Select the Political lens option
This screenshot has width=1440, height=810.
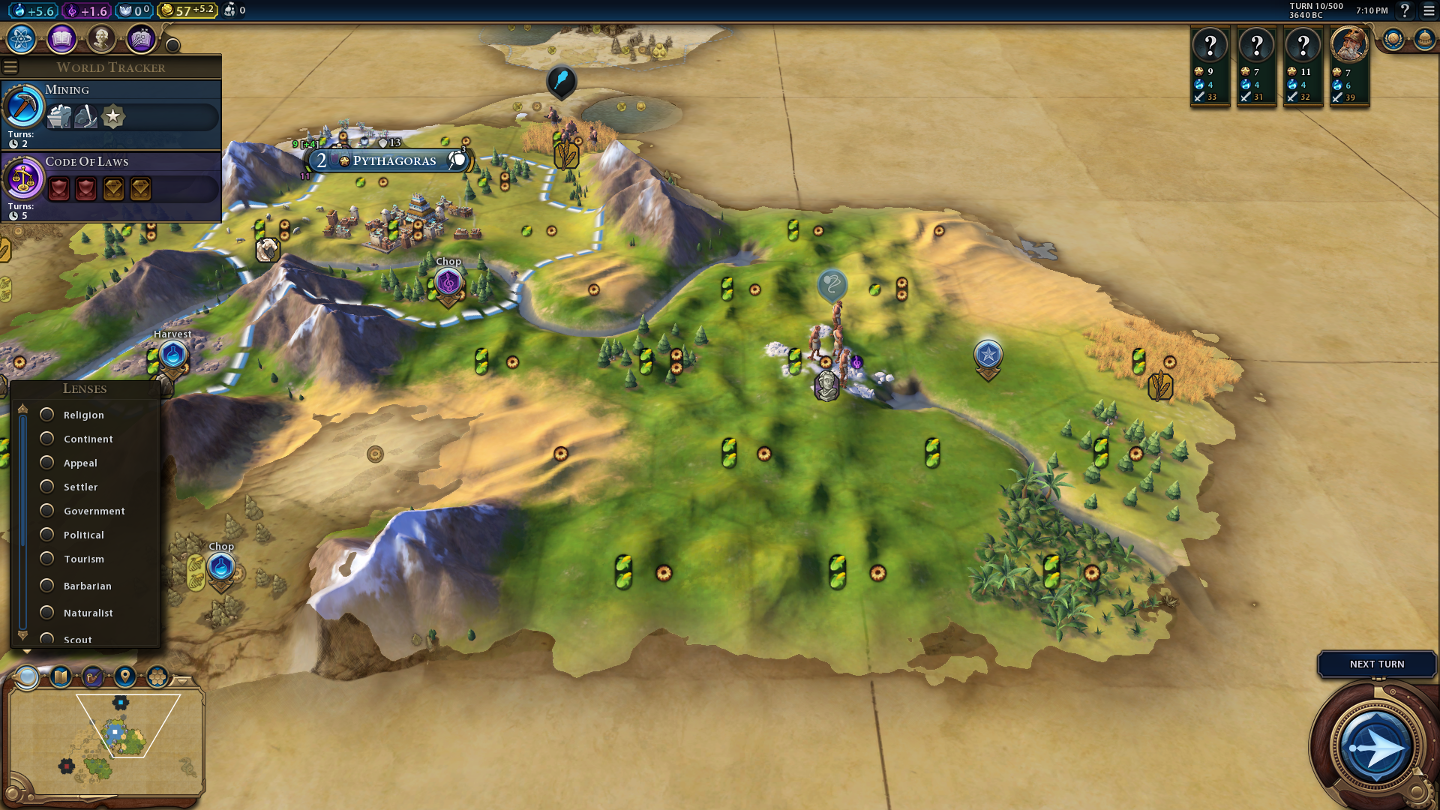47,535
